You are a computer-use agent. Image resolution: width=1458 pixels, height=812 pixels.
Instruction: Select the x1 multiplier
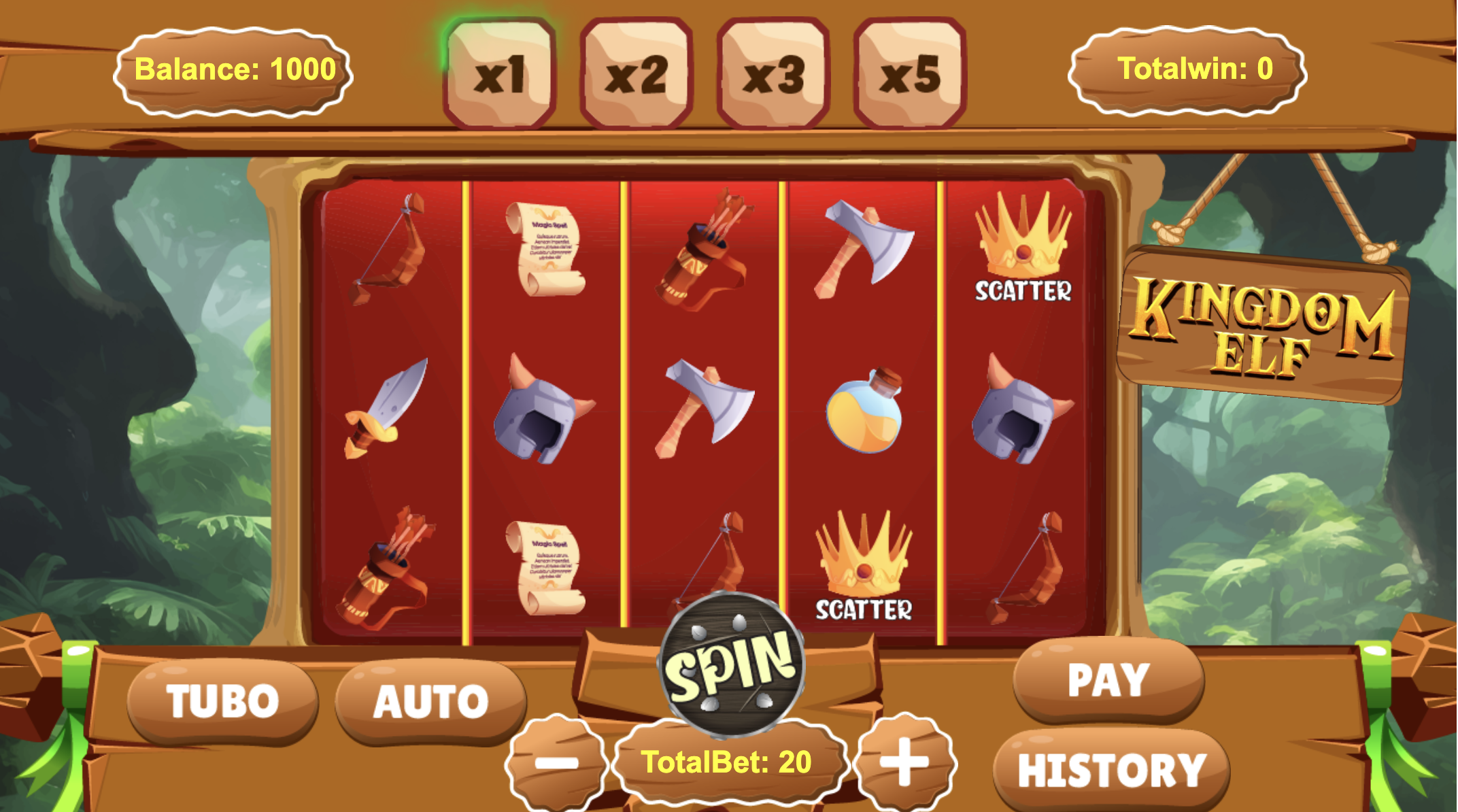(500, 73)
